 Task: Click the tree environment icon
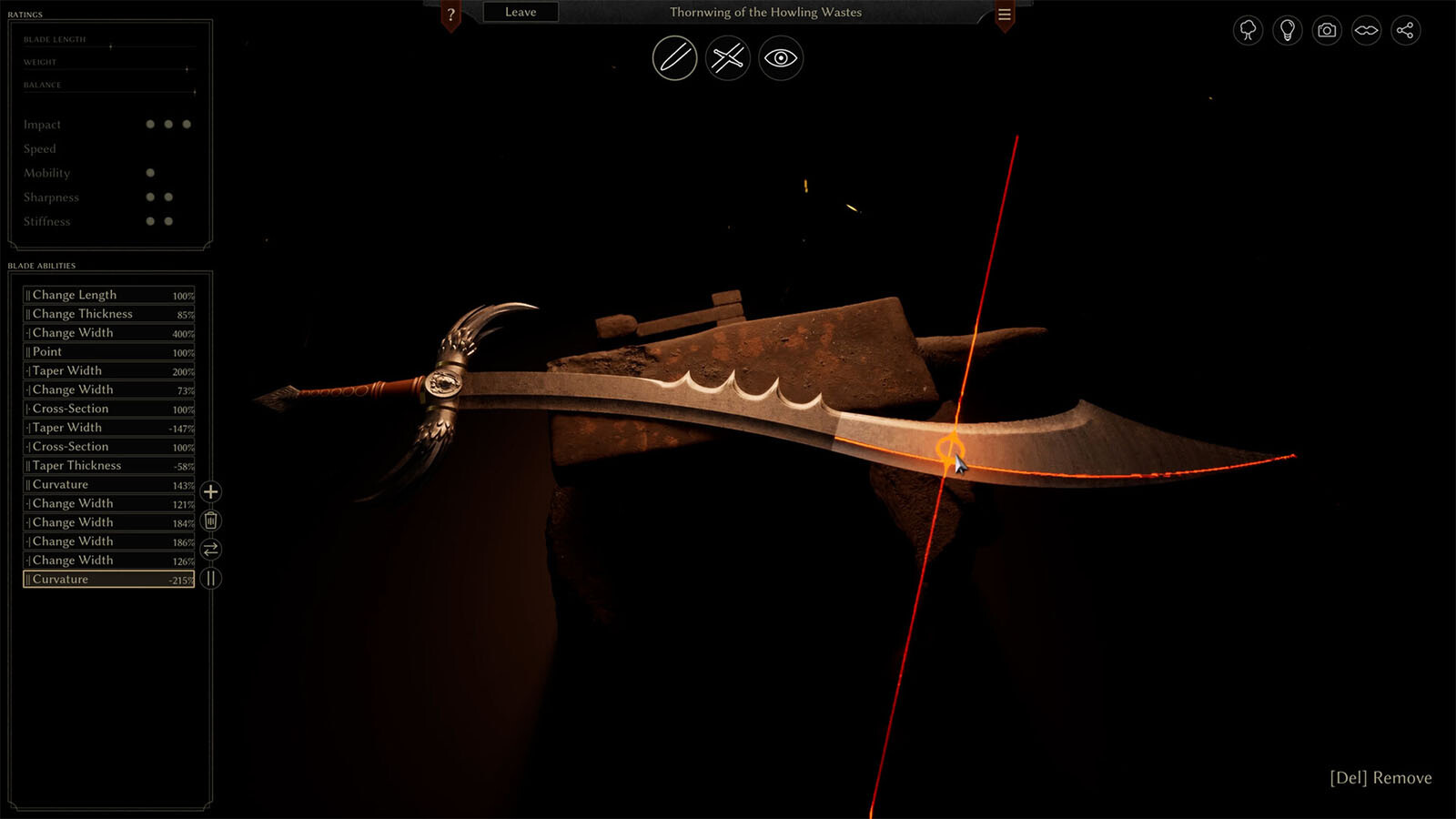tap(1248, 30)
